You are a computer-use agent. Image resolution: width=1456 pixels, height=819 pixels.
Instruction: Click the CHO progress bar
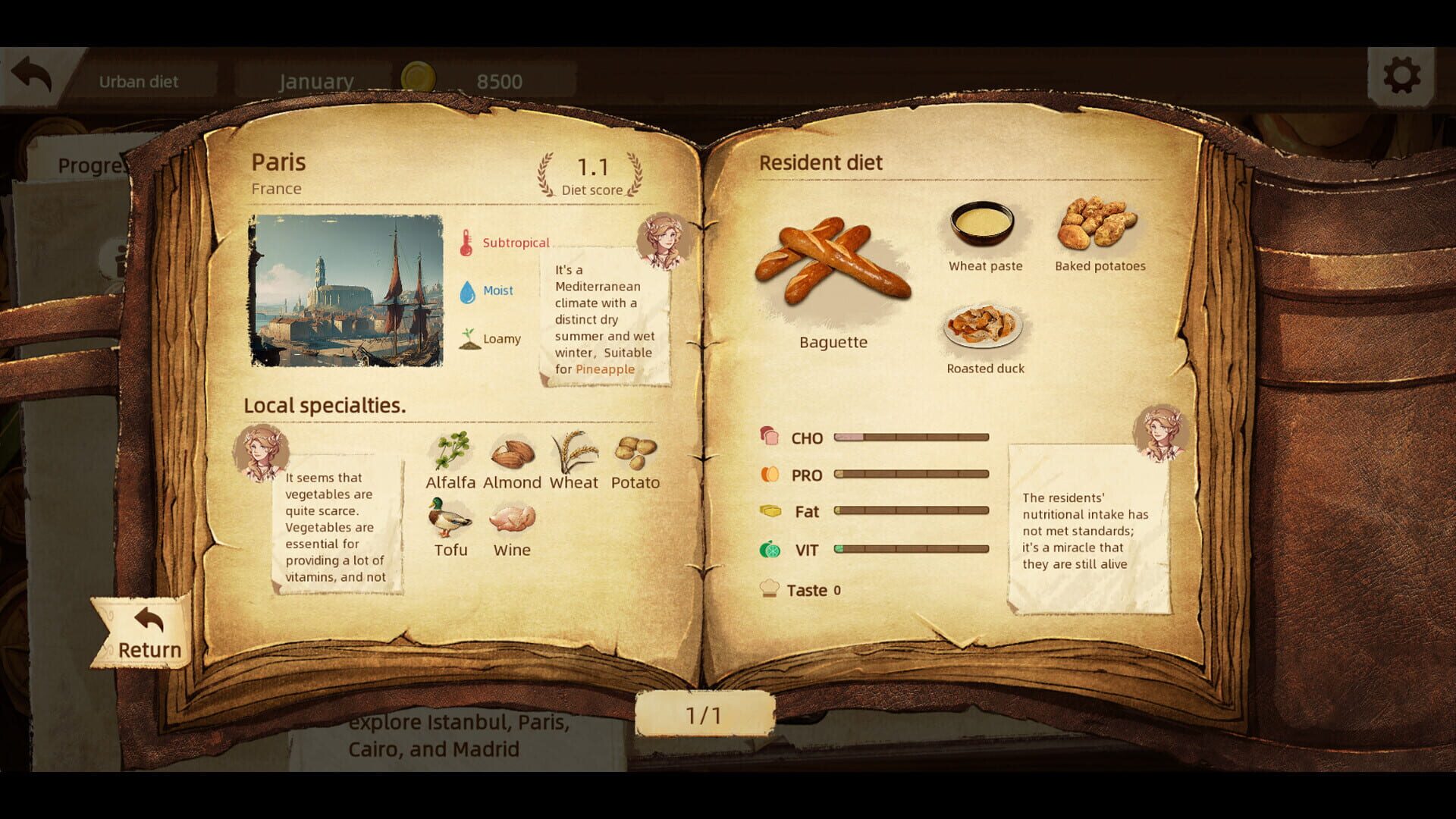pyautogui.click(x=910, y=438)
